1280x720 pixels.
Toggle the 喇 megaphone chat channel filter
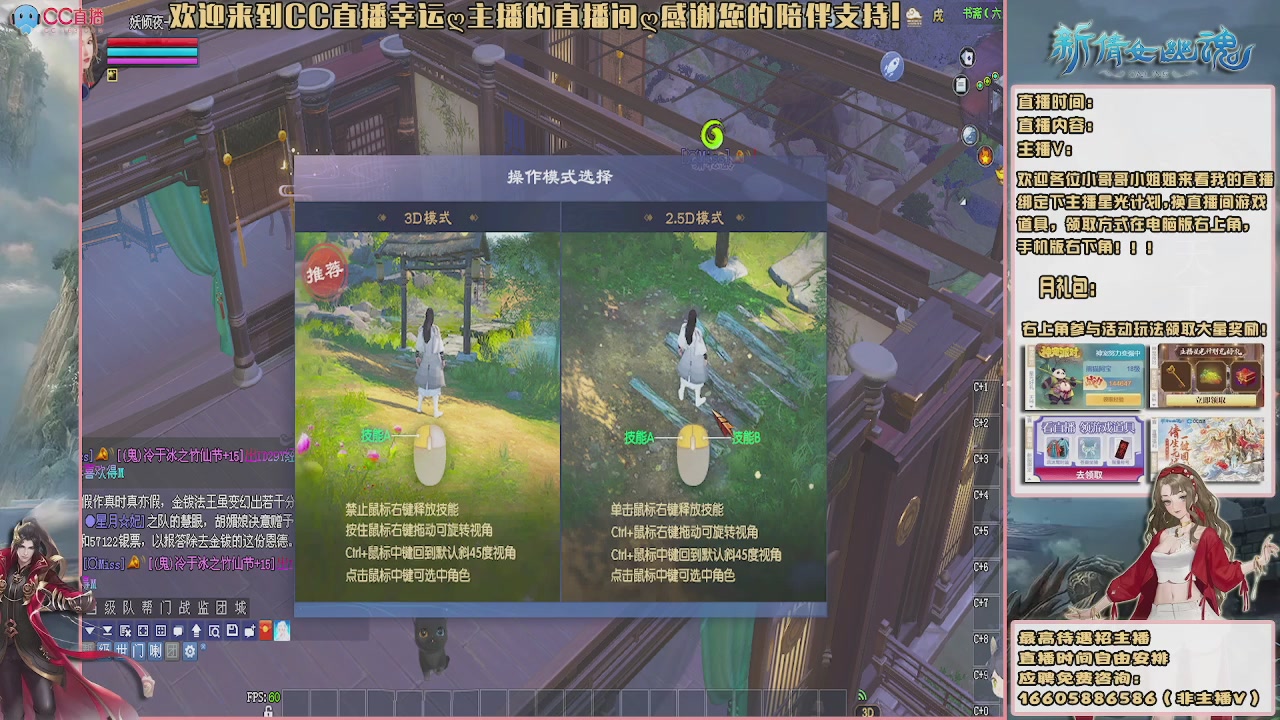click(155, 649)
